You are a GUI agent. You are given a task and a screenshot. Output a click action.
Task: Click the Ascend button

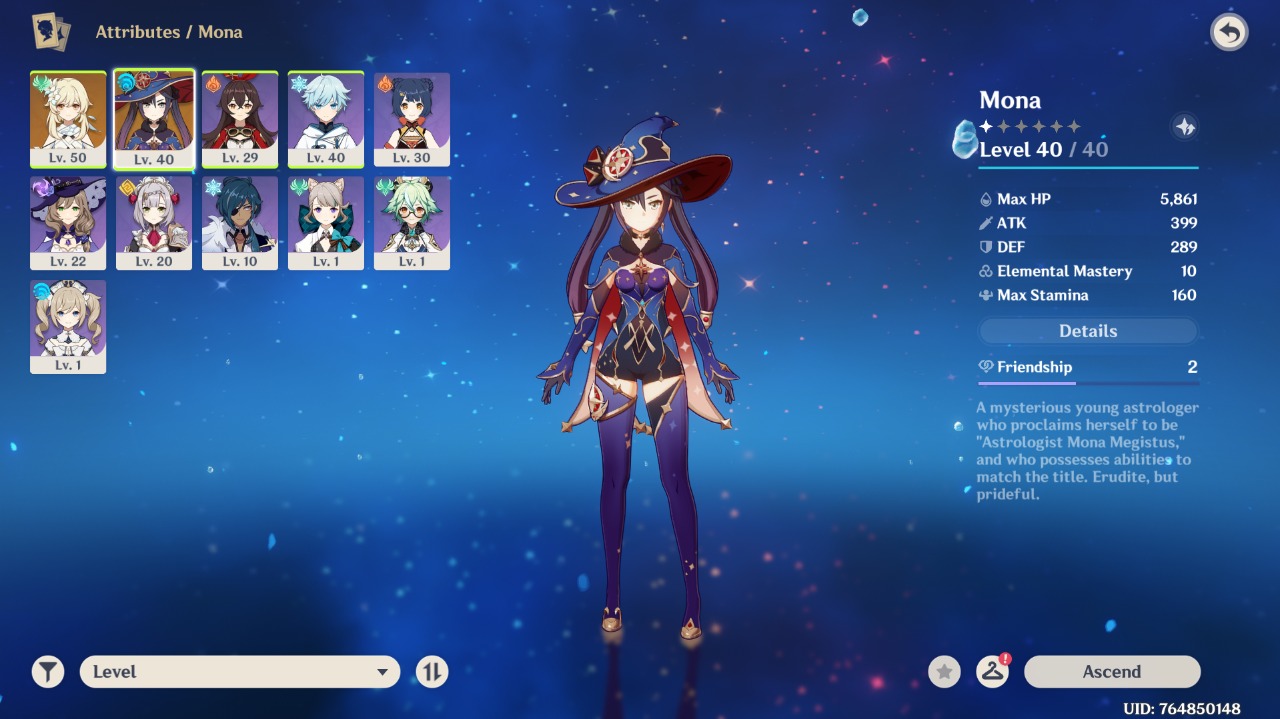1112,672
